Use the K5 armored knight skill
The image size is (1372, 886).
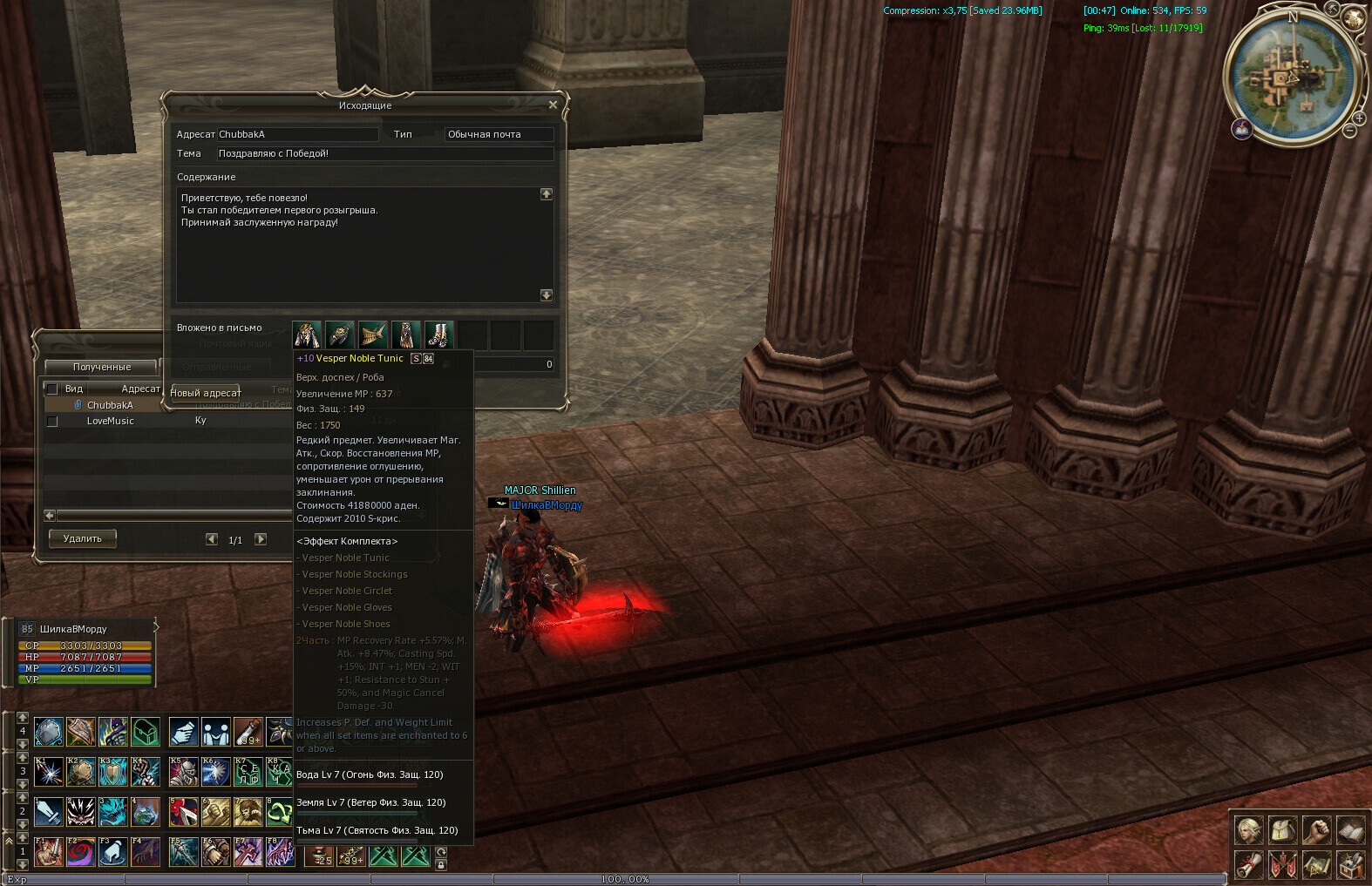183,771
